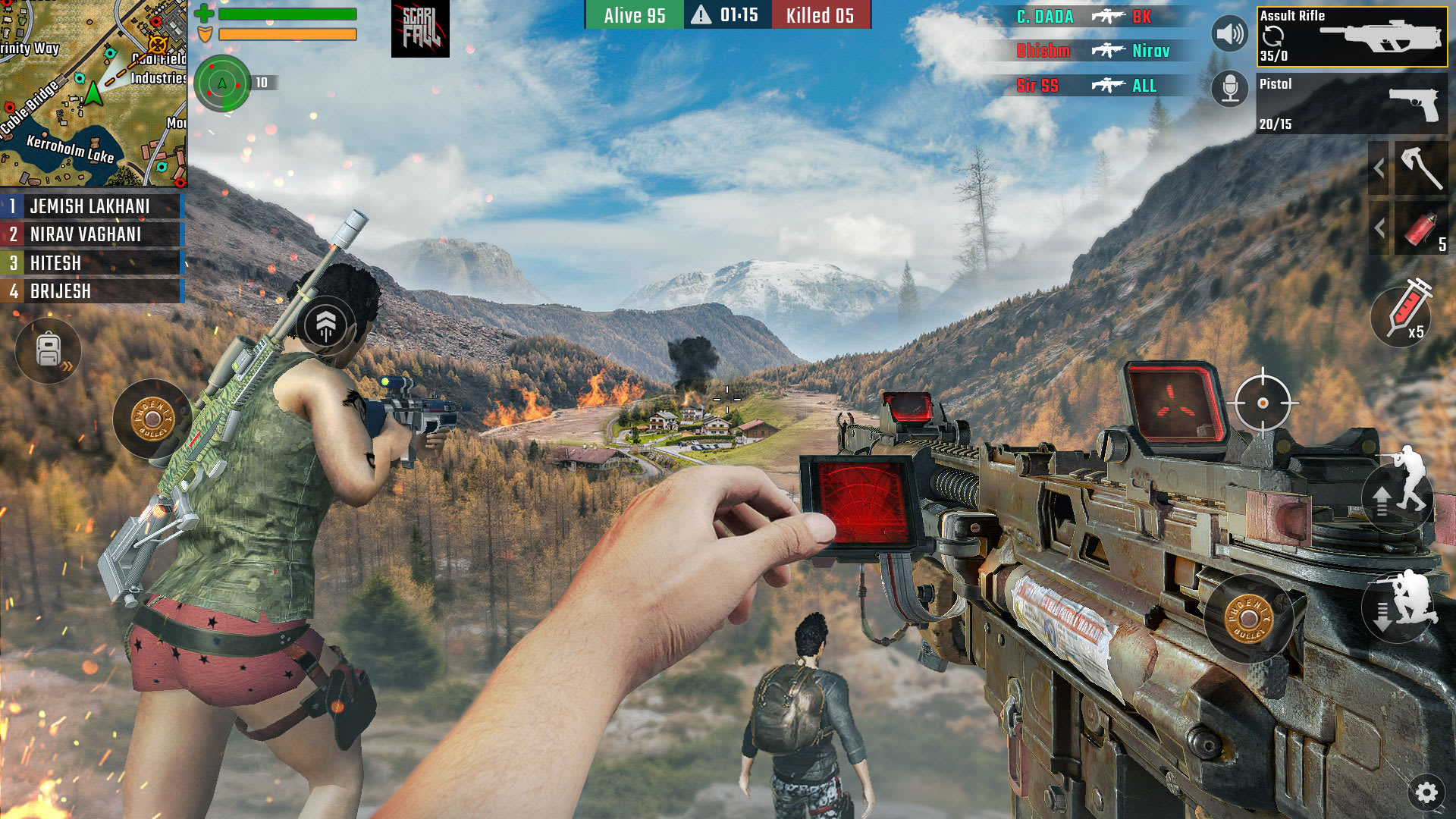This screenshot has height=819, width=1456.
Task: Fire using the right bullet button
Action: (1247, 618)
